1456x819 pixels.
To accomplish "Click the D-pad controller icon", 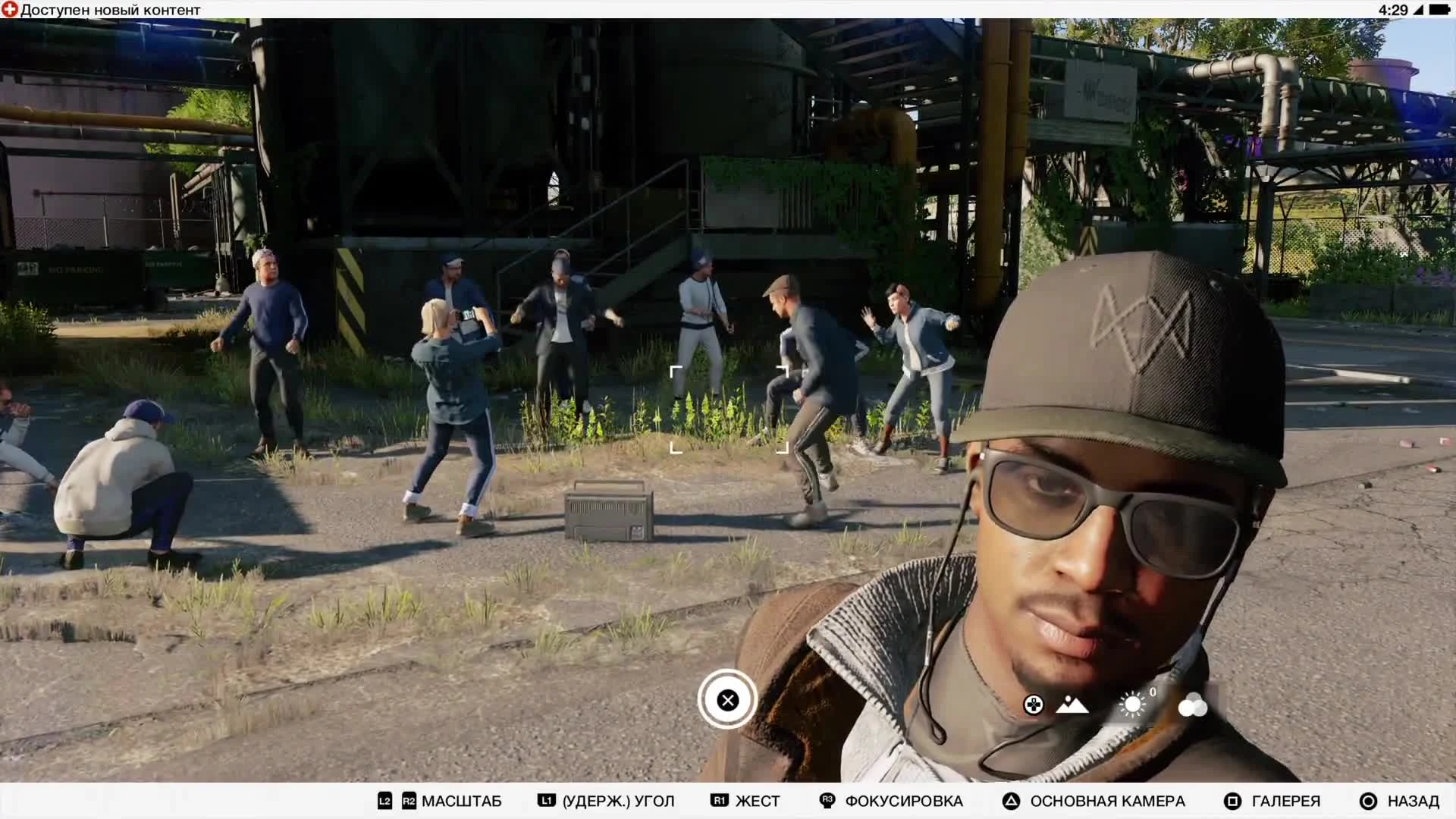I will (1033, 705).
